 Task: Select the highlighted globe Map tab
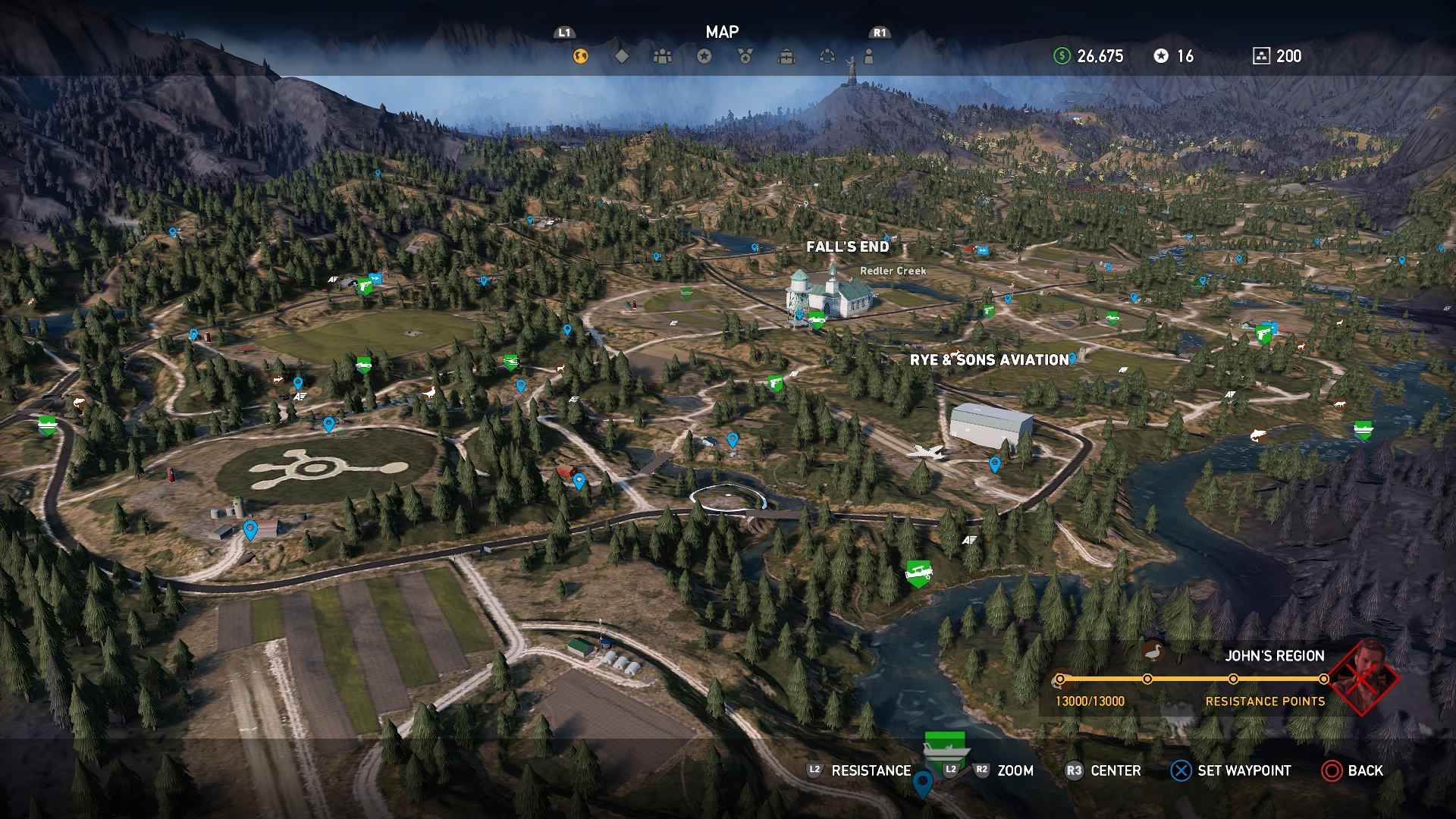580,56
